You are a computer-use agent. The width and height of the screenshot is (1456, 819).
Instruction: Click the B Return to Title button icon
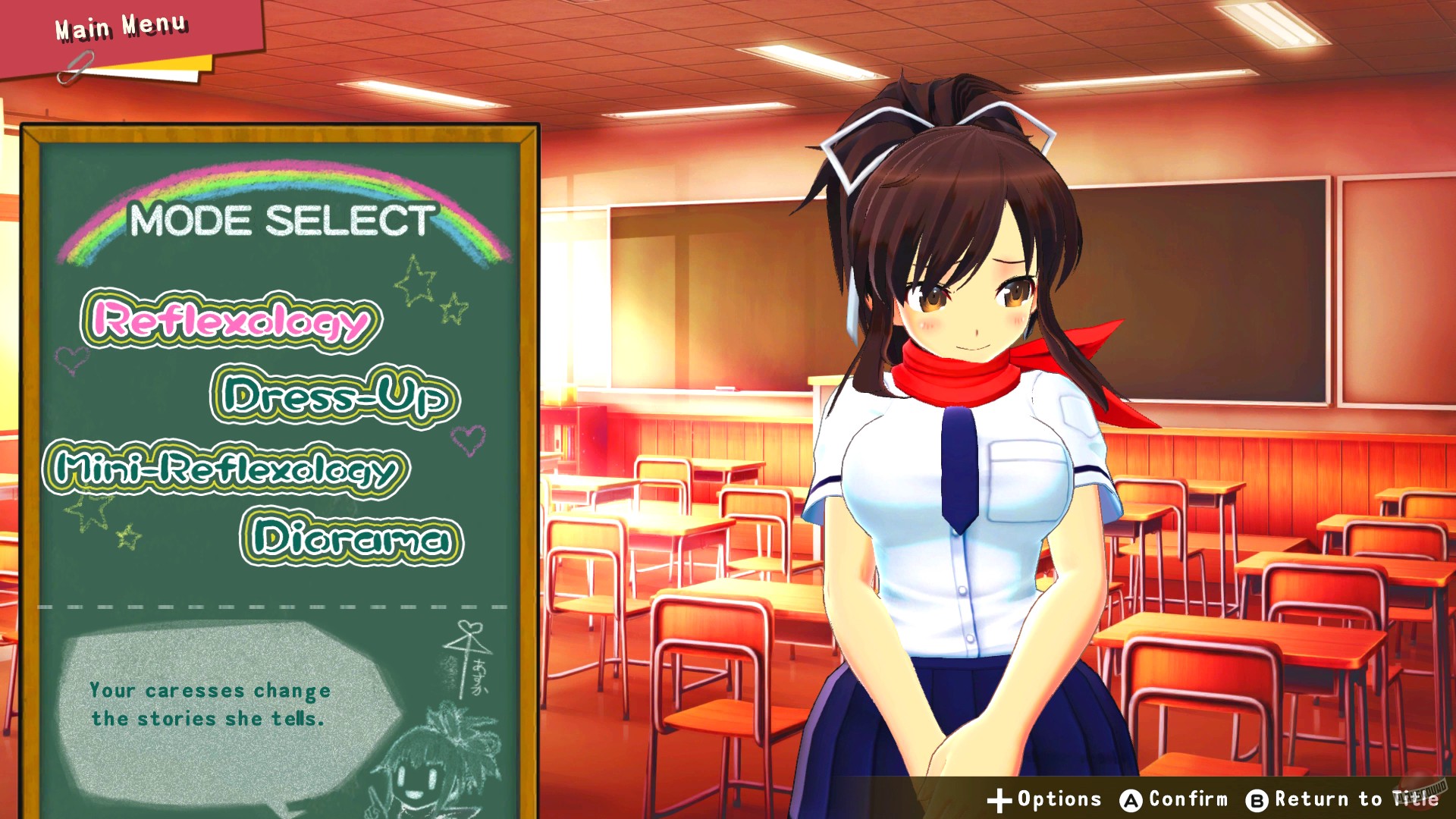coord(1258,799)
